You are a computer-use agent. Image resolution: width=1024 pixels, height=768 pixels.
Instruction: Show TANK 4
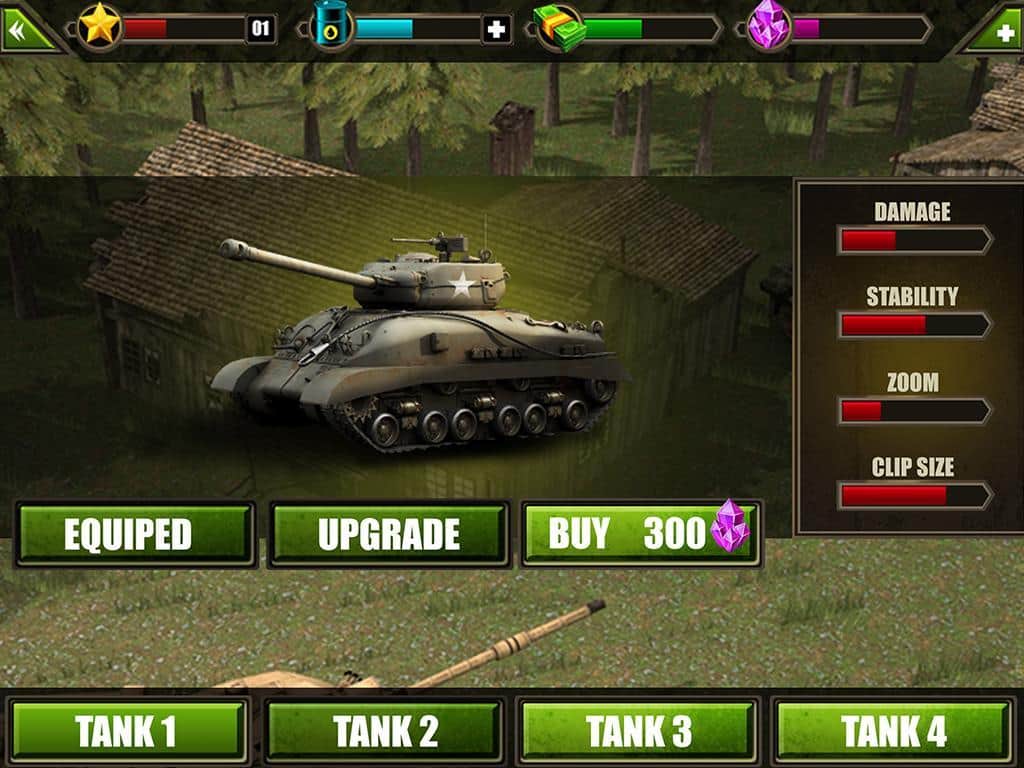coord(893,731)
